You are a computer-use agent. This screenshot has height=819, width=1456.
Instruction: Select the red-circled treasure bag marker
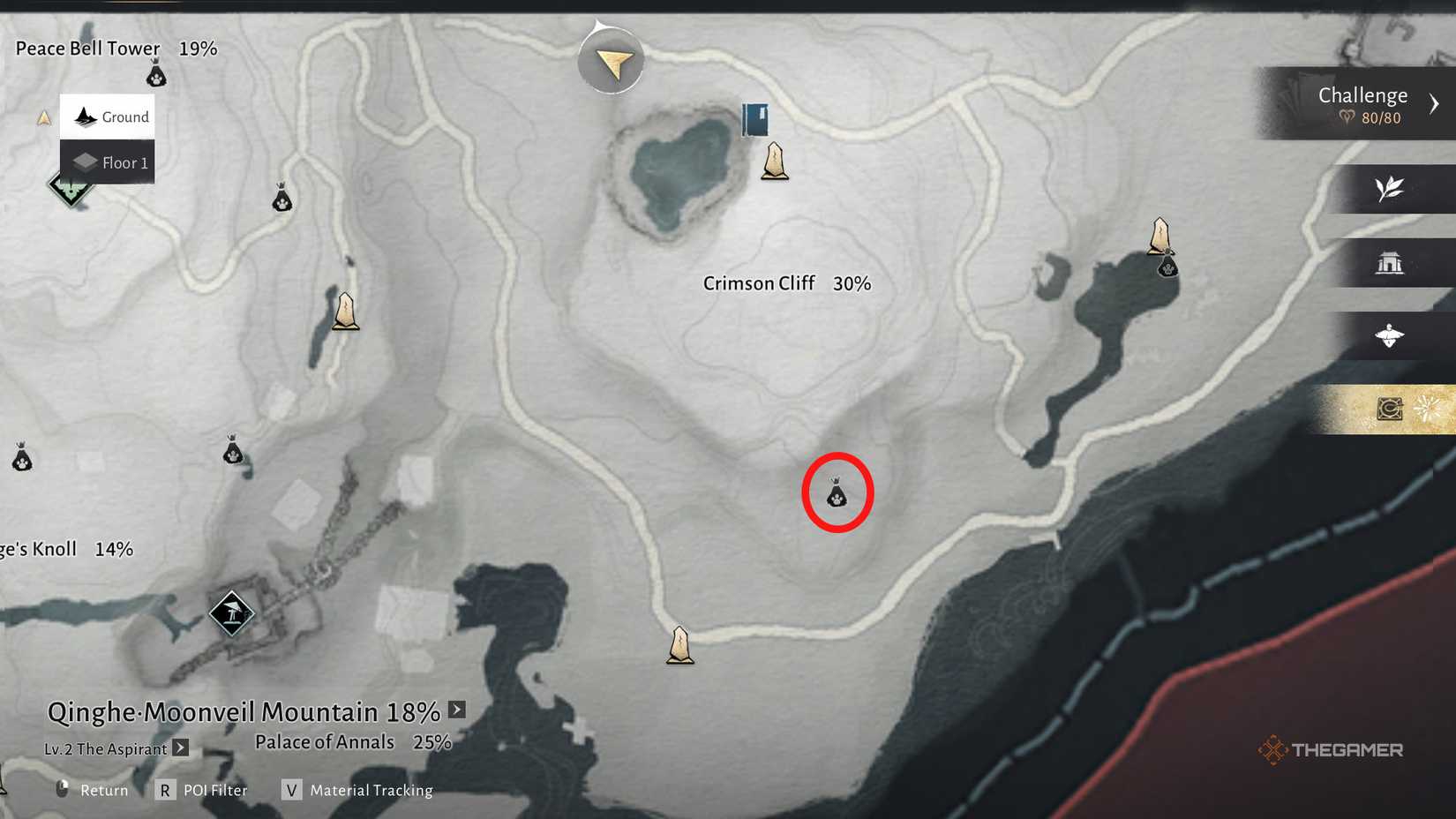837,493
